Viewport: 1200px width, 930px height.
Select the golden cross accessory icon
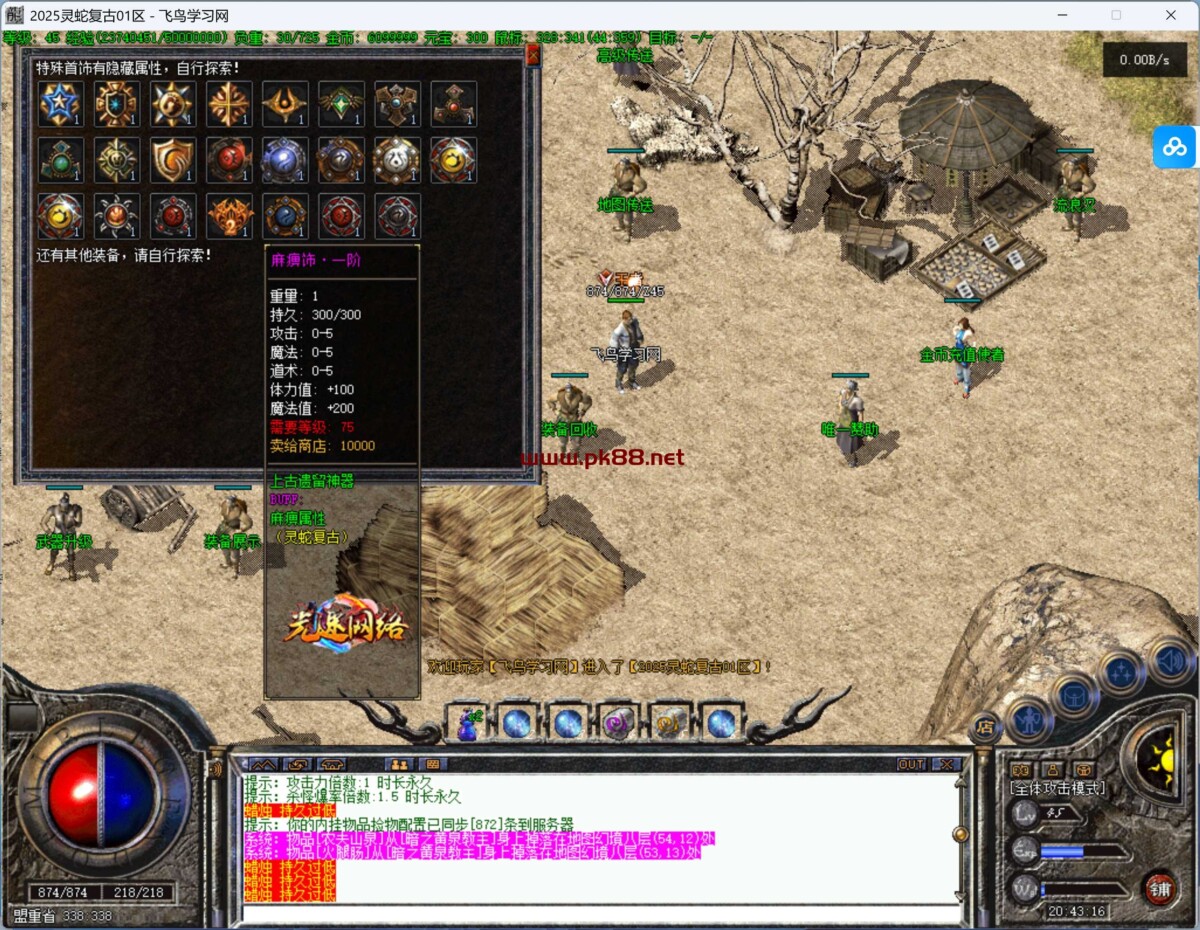tap(228, 104)
